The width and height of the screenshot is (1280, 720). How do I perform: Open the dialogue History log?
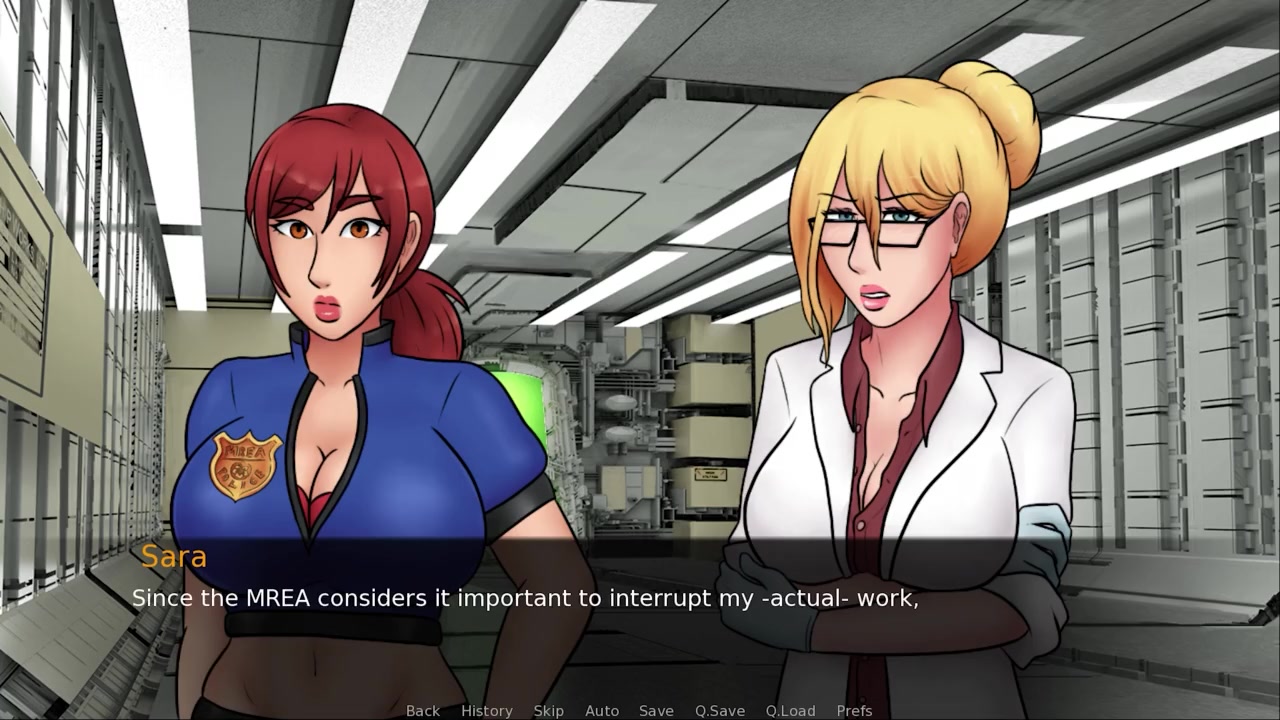click(x=486, y=710)
